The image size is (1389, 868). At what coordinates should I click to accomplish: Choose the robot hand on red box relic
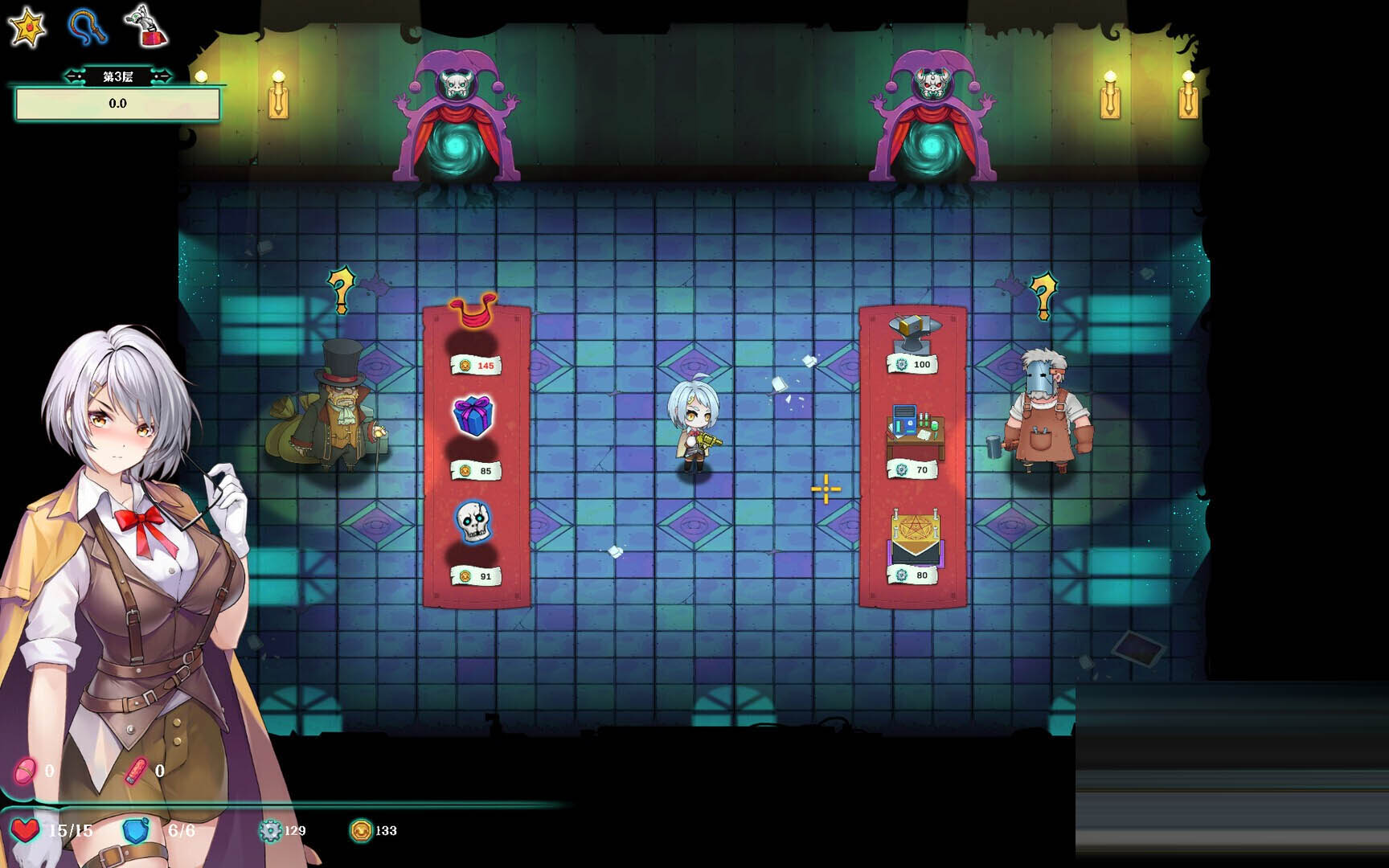point(146,26)
